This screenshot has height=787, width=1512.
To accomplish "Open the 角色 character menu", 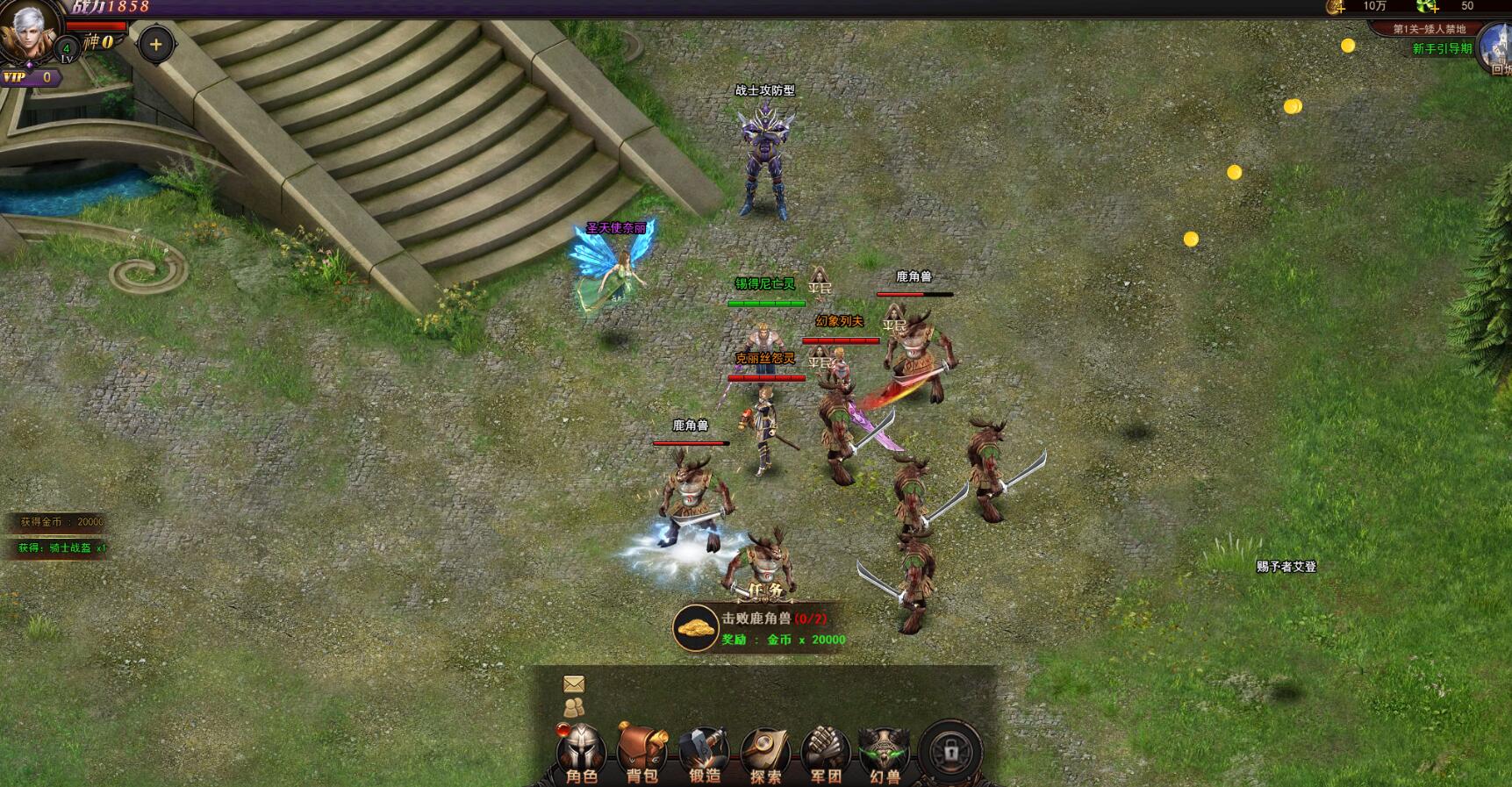I will [x=581, y=753].
